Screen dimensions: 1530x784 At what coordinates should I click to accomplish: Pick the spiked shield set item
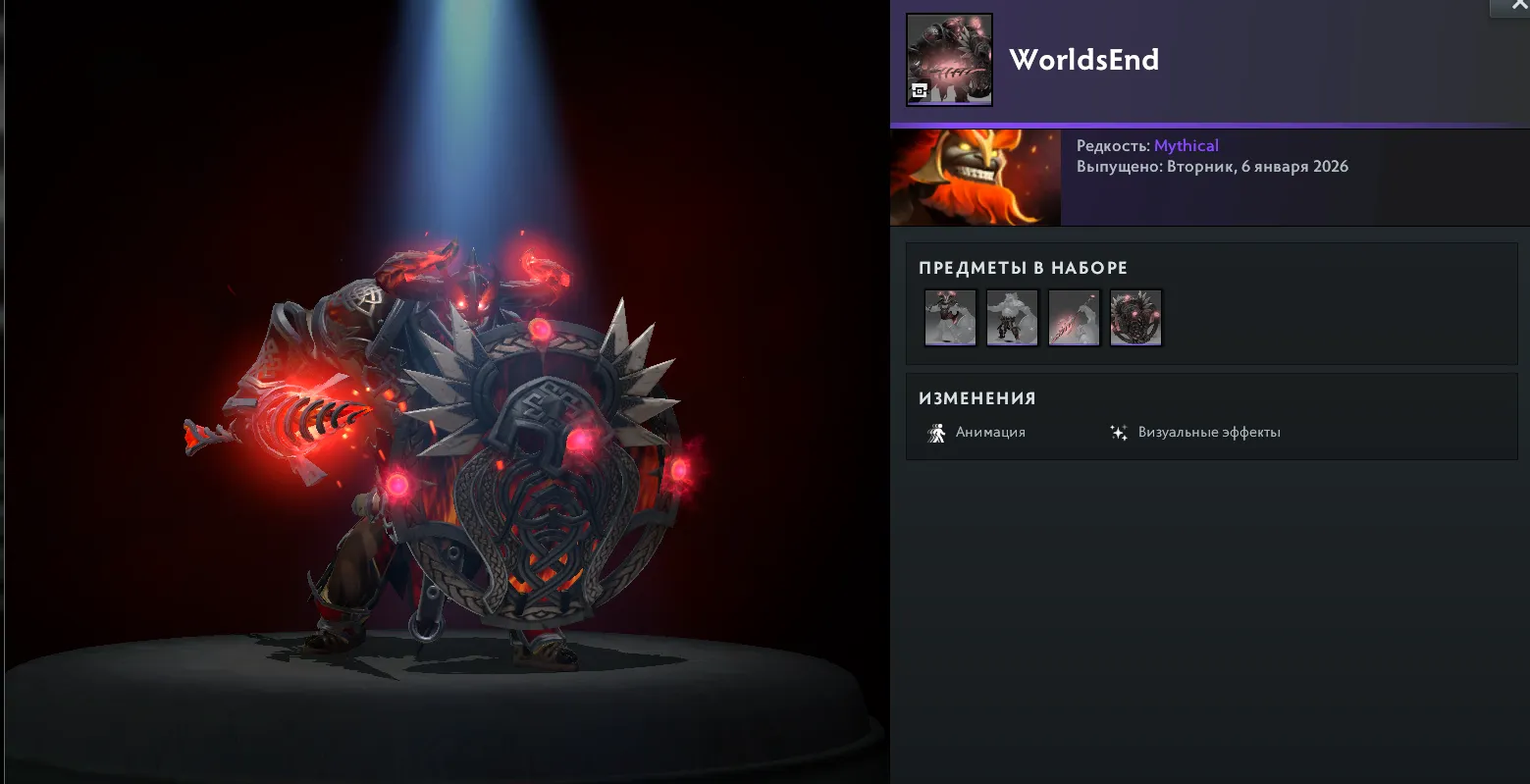(1135, 317)
